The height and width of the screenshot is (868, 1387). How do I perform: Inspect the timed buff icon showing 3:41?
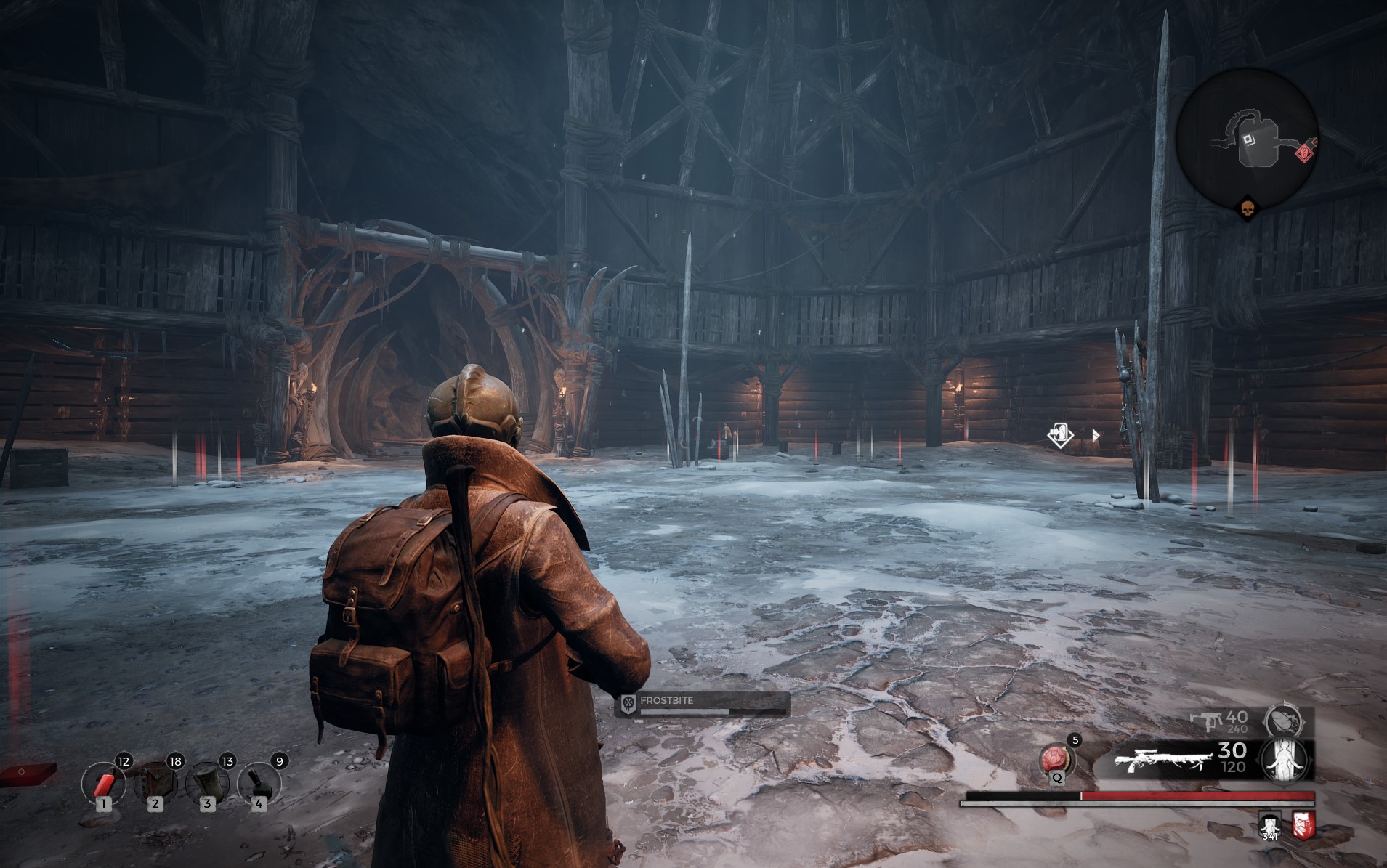tap(1270, 825)
